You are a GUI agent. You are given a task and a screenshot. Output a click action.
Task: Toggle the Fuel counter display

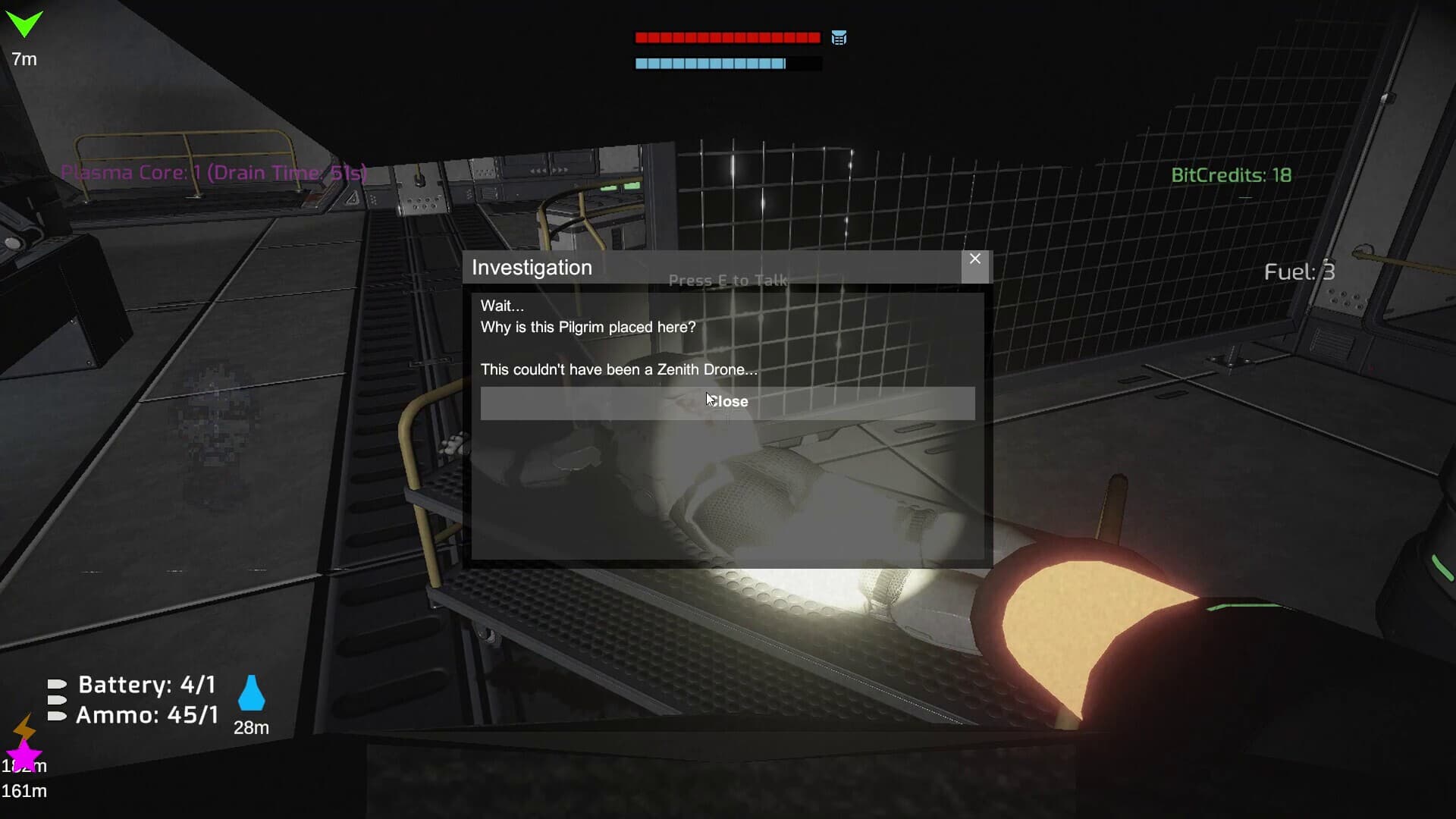1298,271
